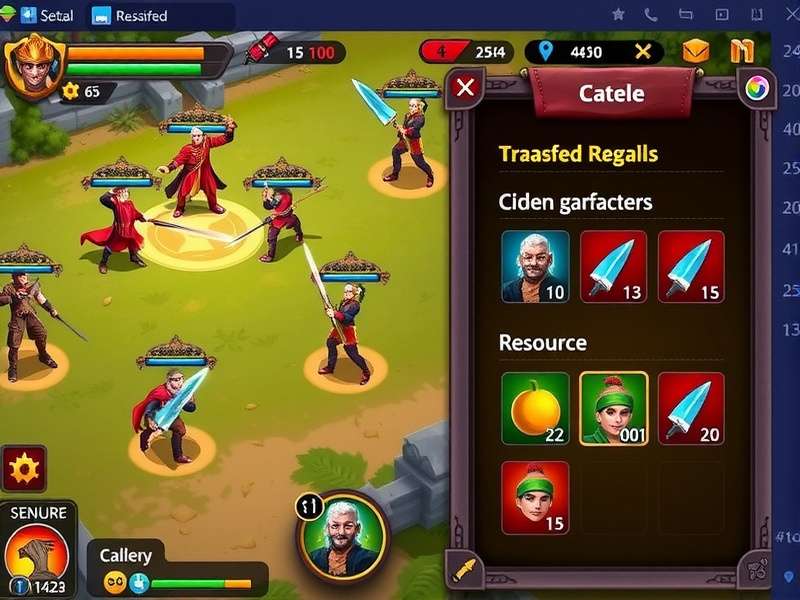Close the Catele panel with the red X

[x=465, y=87]
